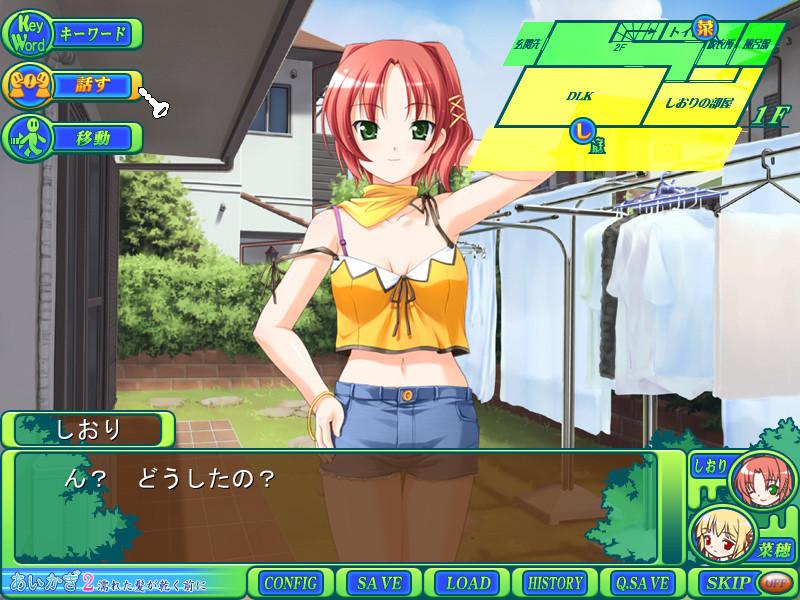Click the DLK room on the map
The height and width of the screenshot is (600, 800).
pyautogui.click(x=580, y=96)
